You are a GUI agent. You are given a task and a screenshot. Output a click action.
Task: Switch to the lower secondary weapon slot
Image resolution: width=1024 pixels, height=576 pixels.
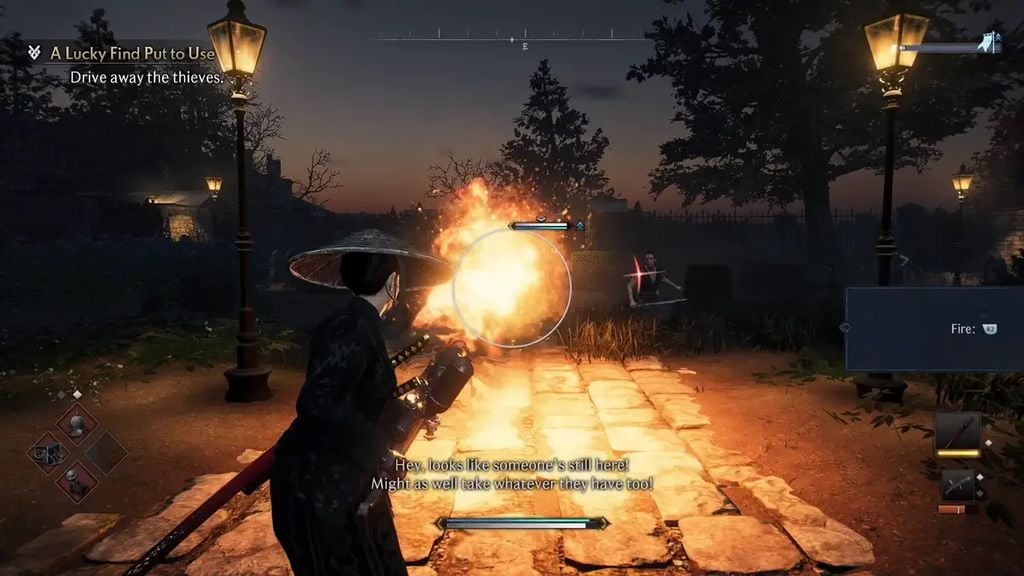(958, 487)
